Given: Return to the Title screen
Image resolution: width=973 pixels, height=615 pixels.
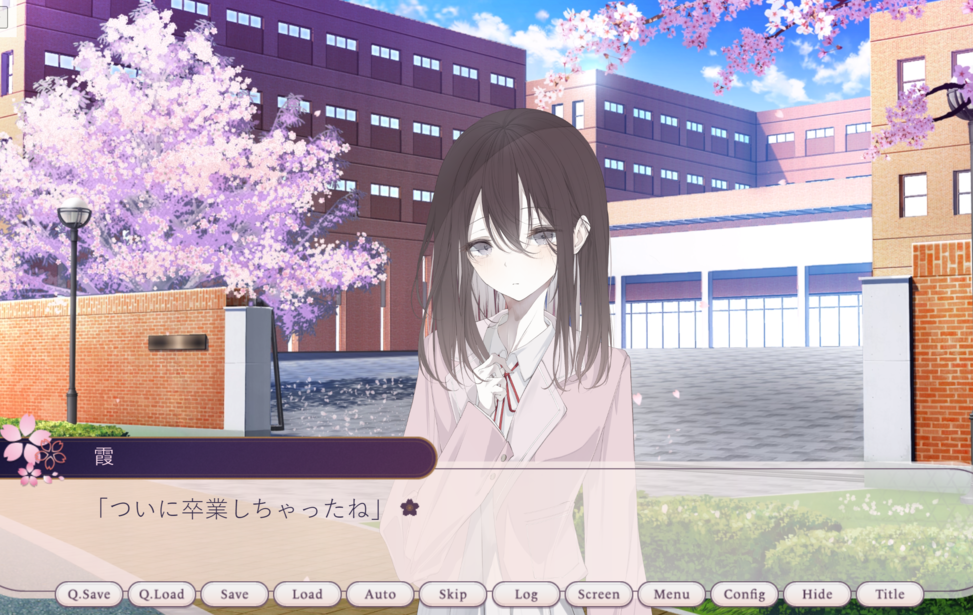Looking at the screenshot, I should 890,594.
